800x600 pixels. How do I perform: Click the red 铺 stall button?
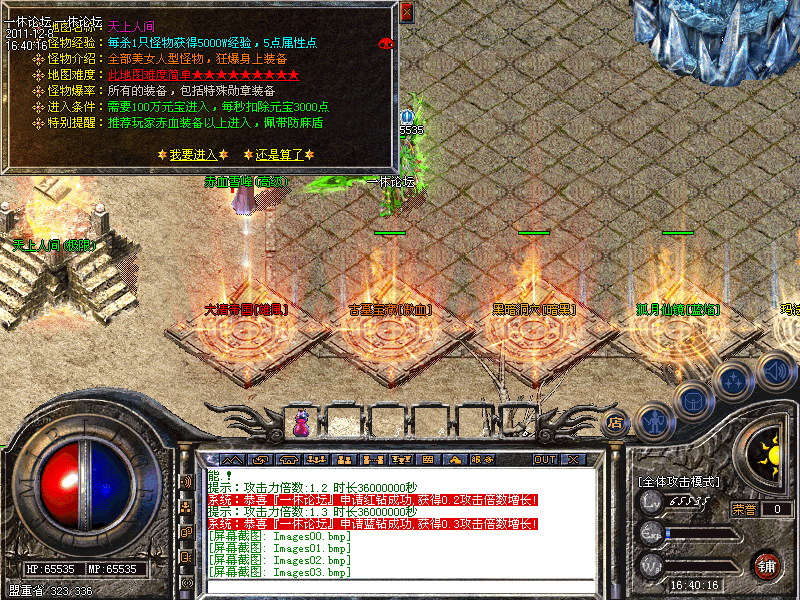point(767,566)
